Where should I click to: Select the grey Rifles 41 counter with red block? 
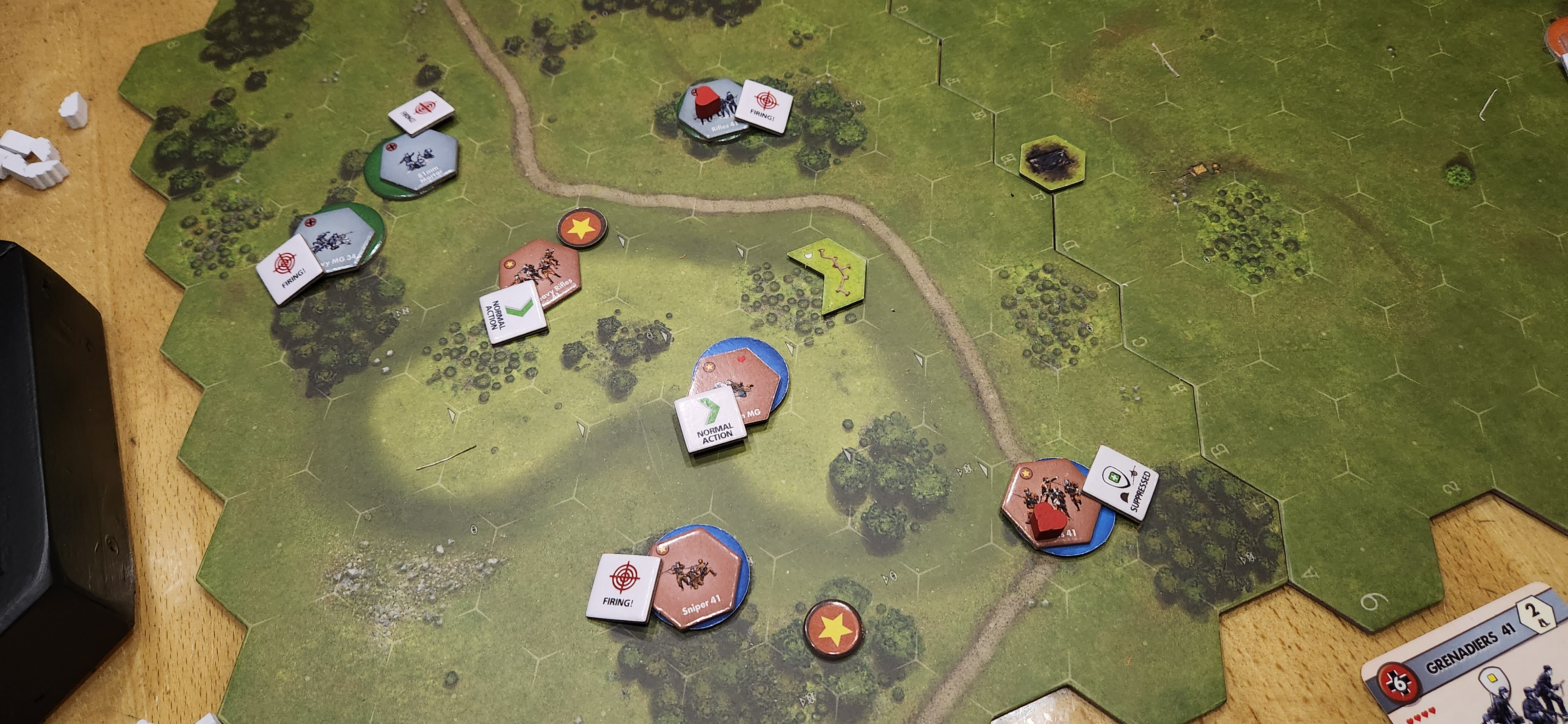[x=709, y=109]
